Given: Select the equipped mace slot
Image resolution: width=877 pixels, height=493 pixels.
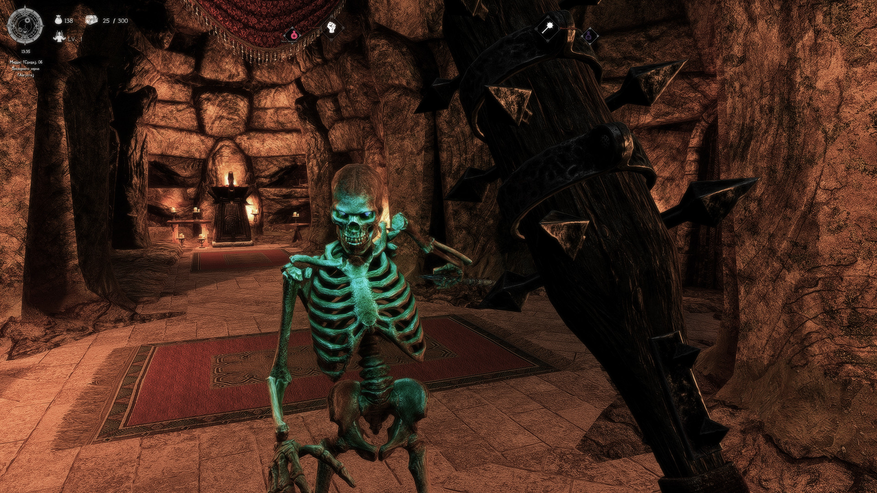Looking at the screenshot, I should [x=548, y=28].
